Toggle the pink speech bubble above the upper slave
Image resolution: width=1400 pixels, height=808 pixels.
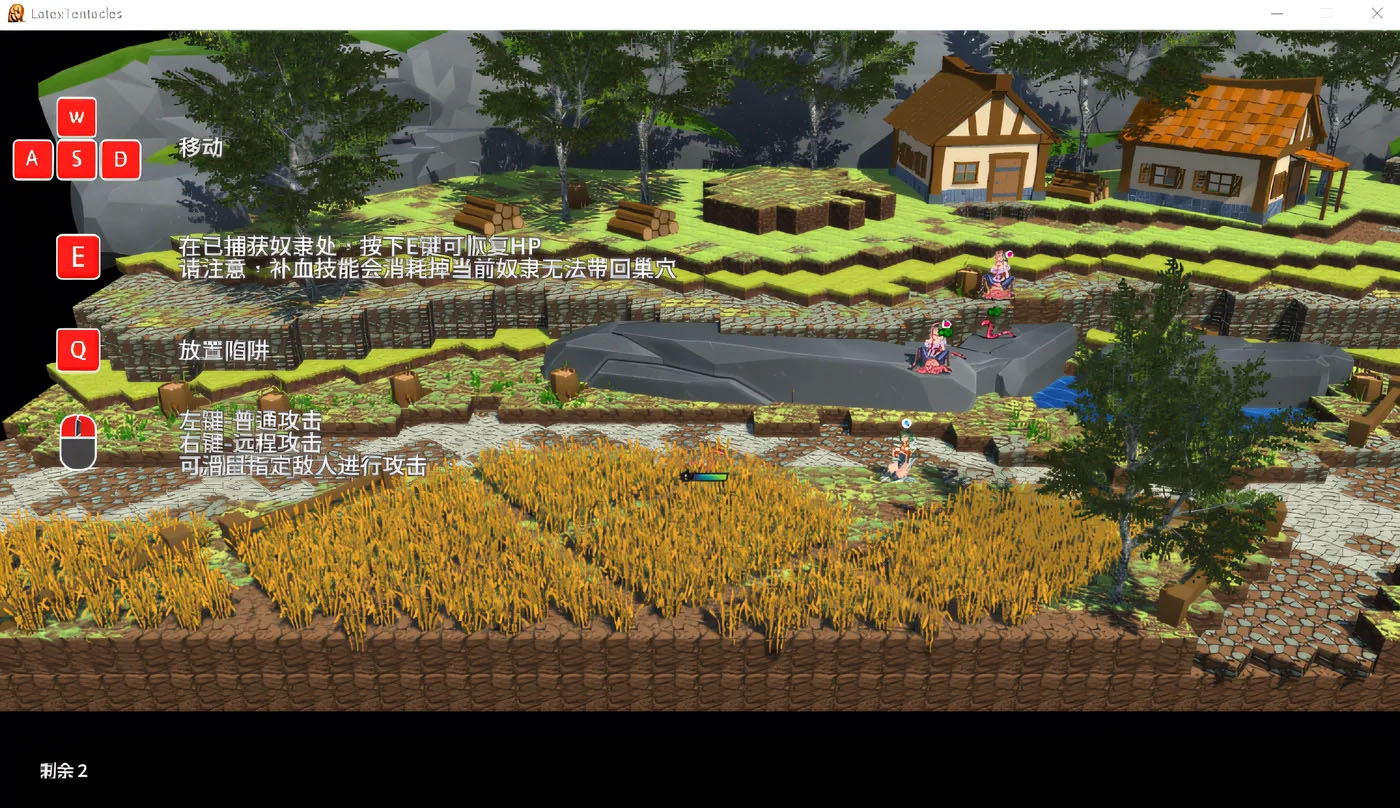point(1010,254)
